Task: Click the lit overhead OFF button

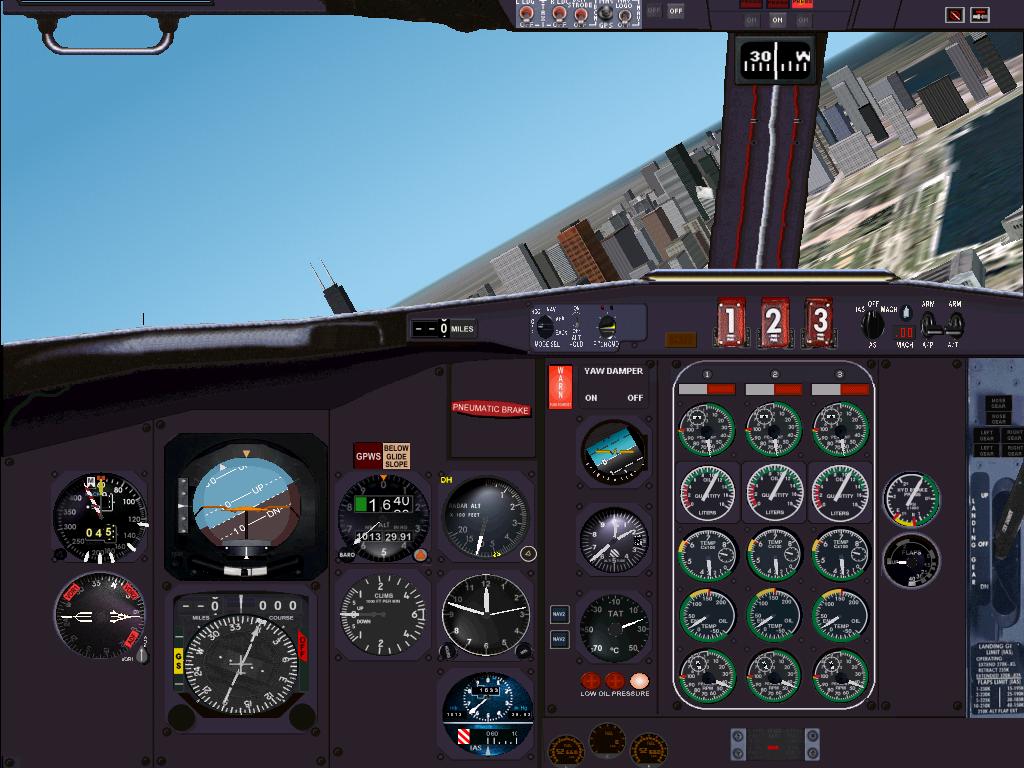Action: pos(676,11)
